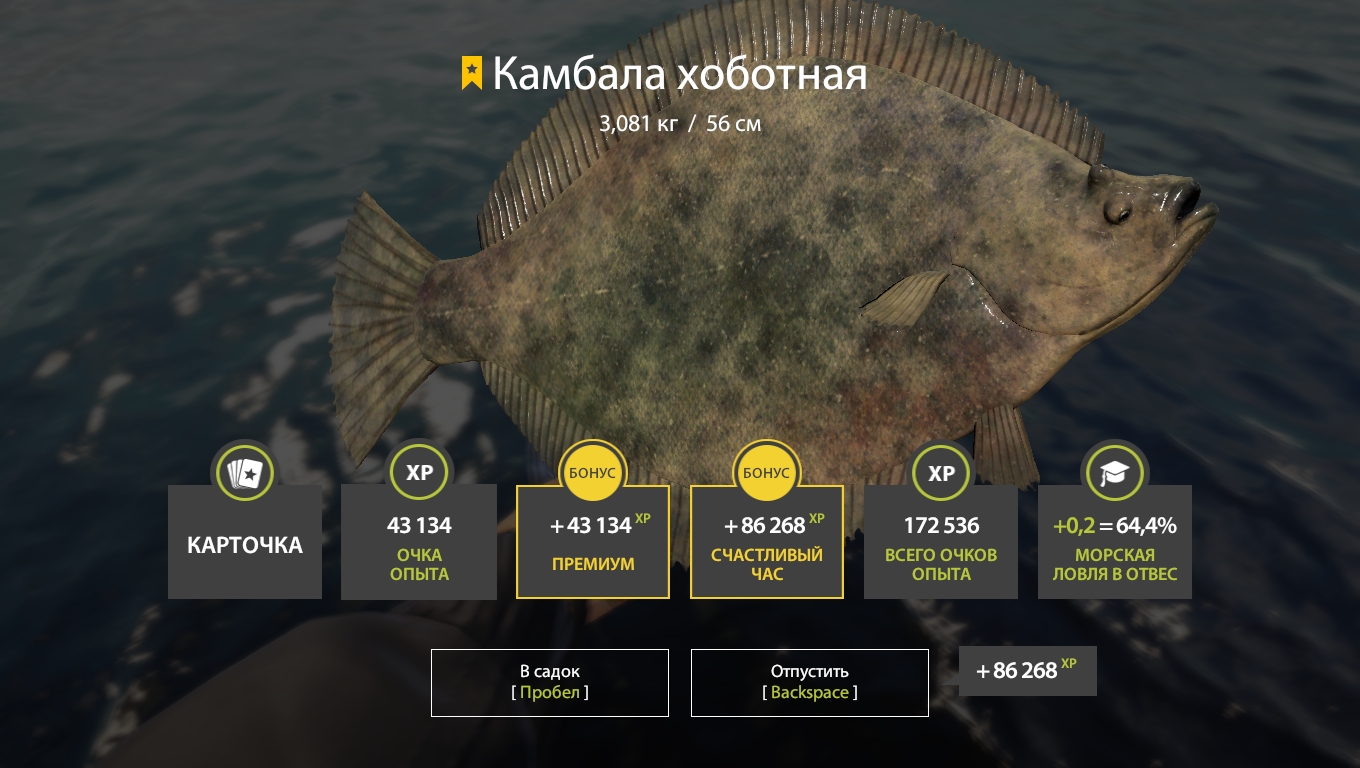Open the КАРТОЧКА reward panel
This screenshot has height=768, width=1360.
tap(244, 543)
